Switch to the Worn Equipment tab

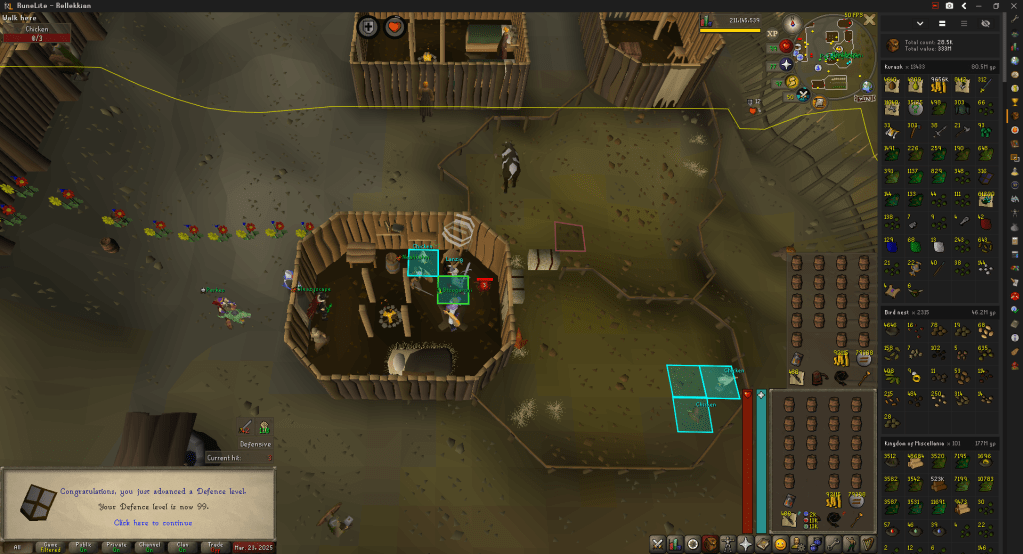[727, 544]
